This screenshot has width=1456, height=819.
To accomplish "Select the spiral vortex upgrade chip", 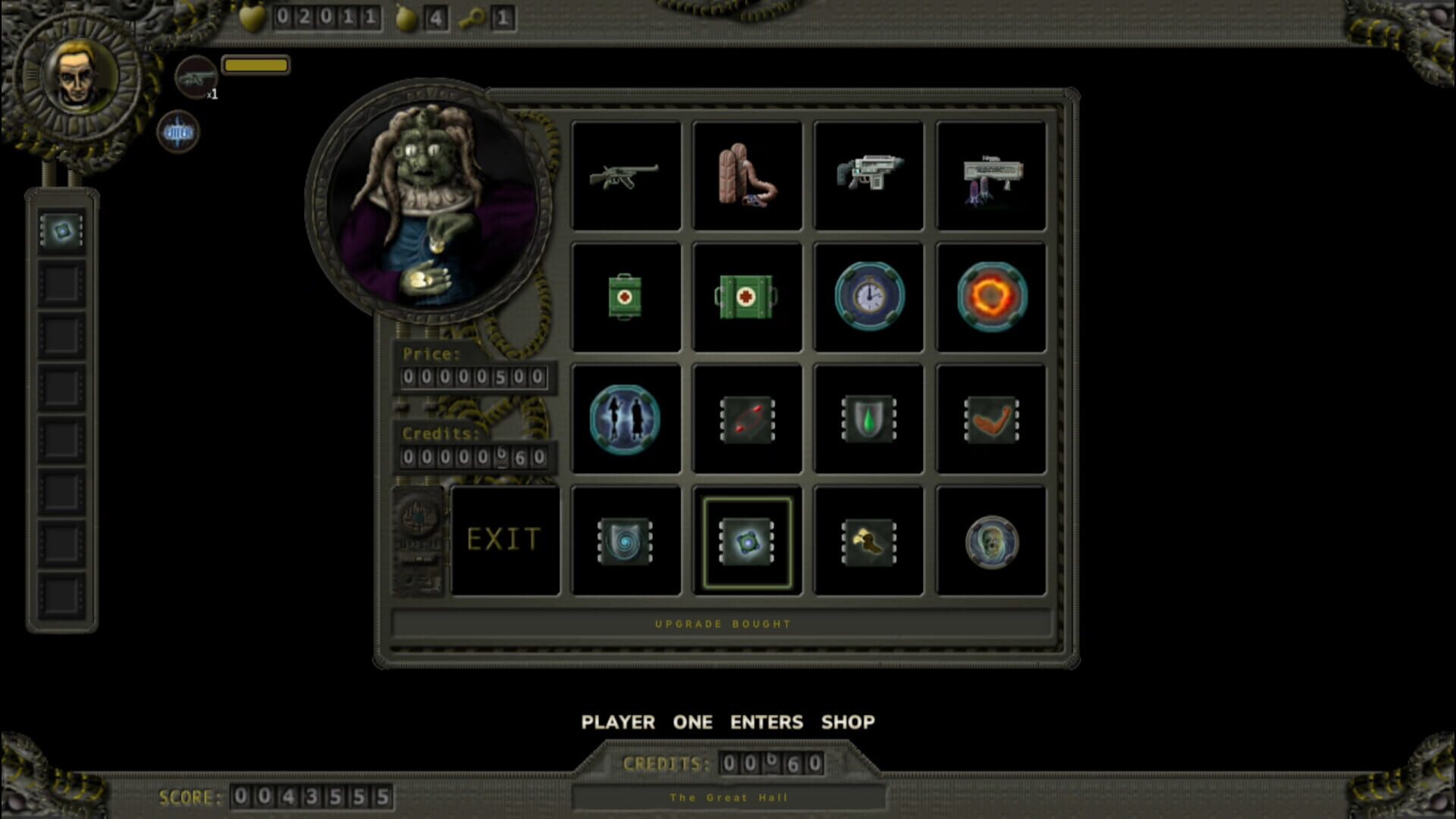I will [x=625, y=540].
